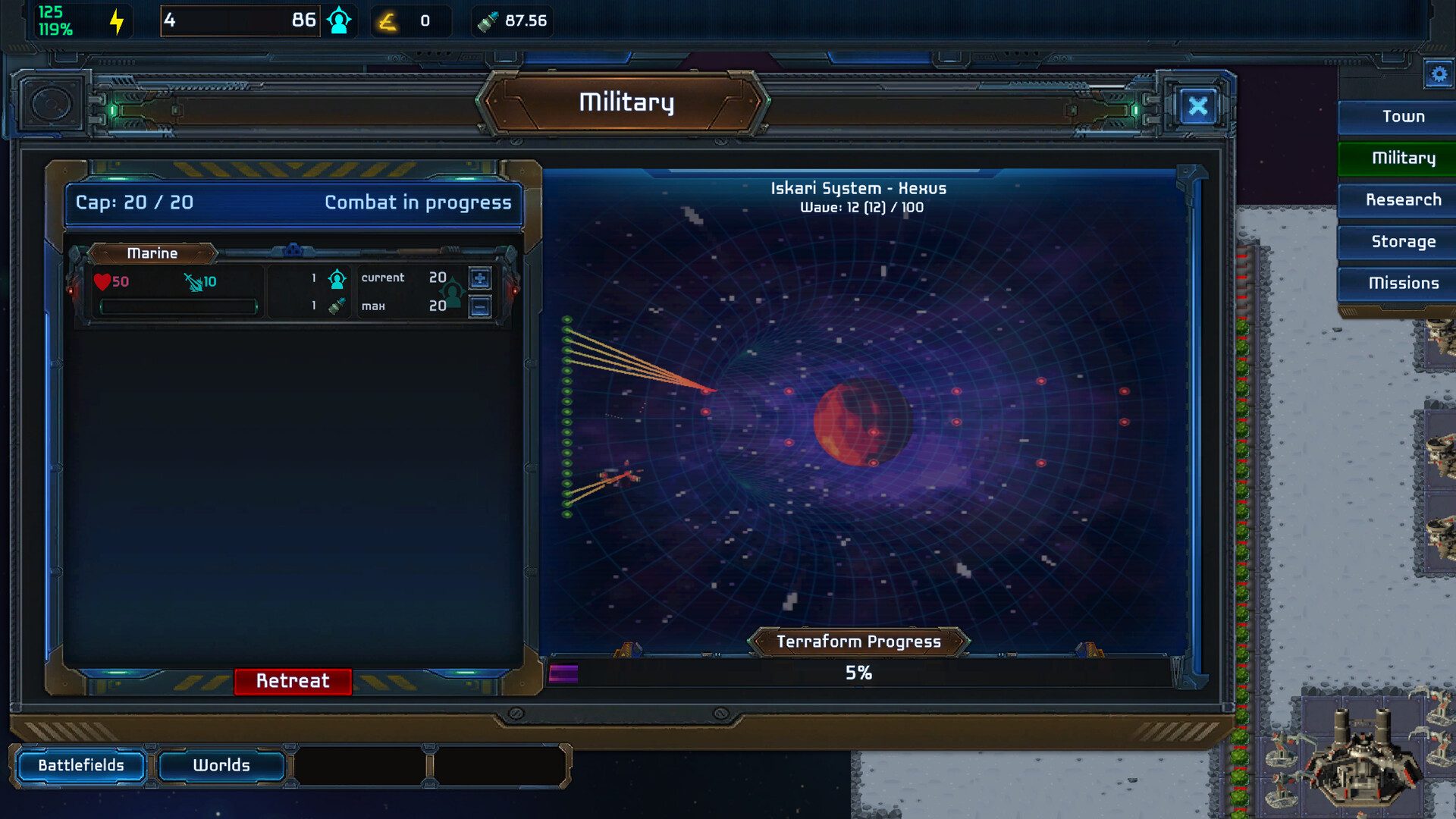Open the Missions panel
Screen dimensions: 1456x819
tap(1404, 283)
